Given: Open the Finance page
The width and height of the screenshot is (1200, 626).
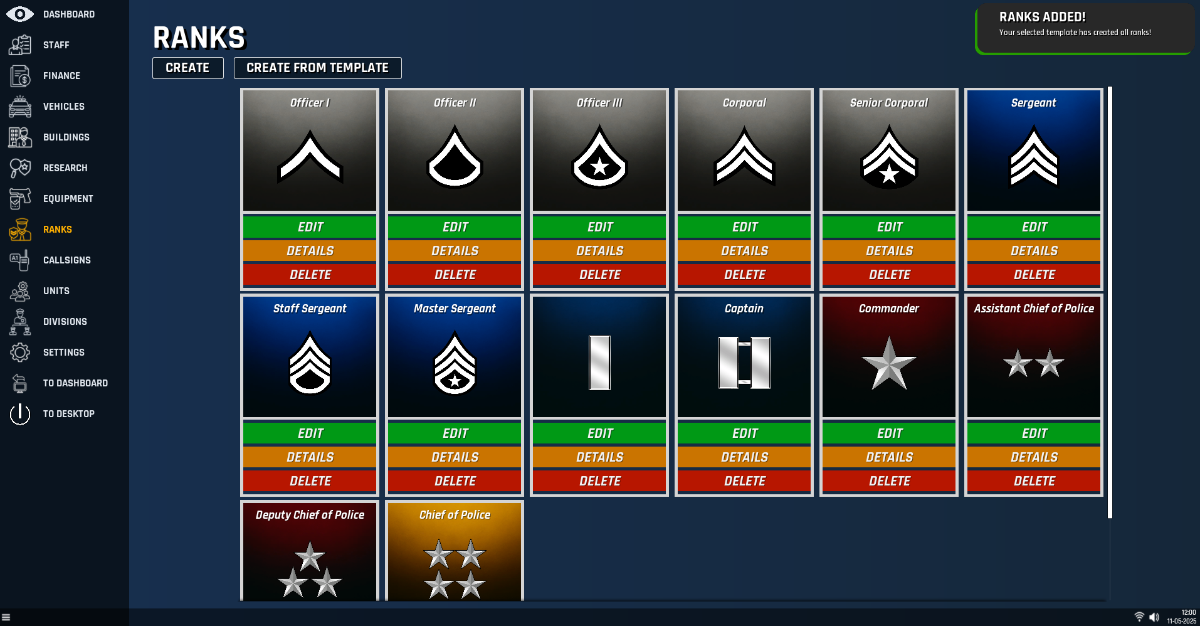Looking at the screenshot, I should pos(61,76).
